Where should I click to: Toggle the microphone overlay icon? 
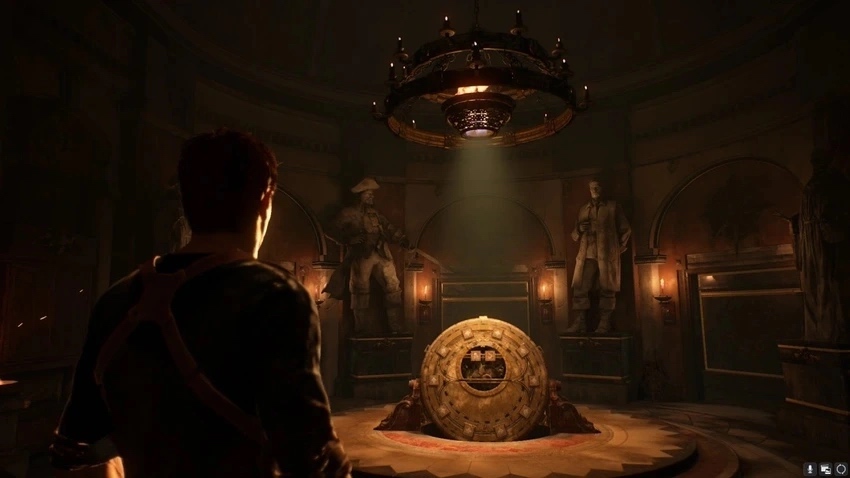(x=810, y=468)
